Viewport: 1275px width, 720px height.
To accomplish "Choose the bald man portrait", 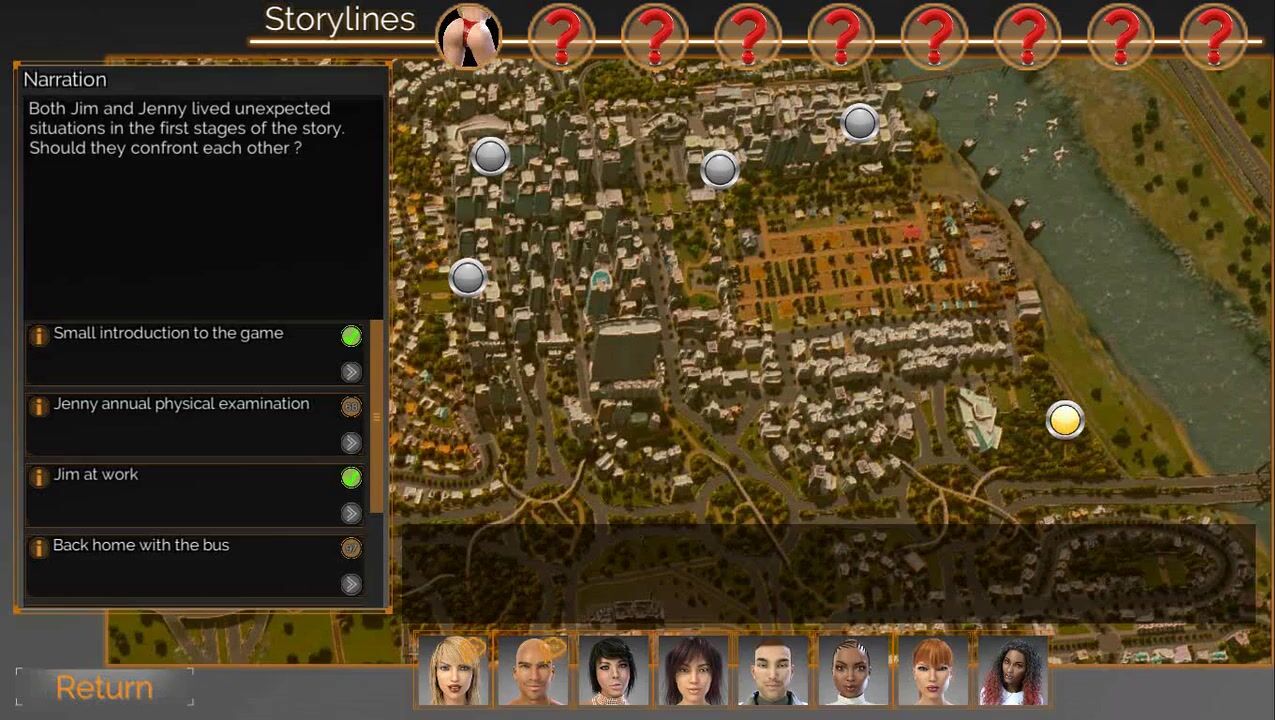I will [533, 670].
